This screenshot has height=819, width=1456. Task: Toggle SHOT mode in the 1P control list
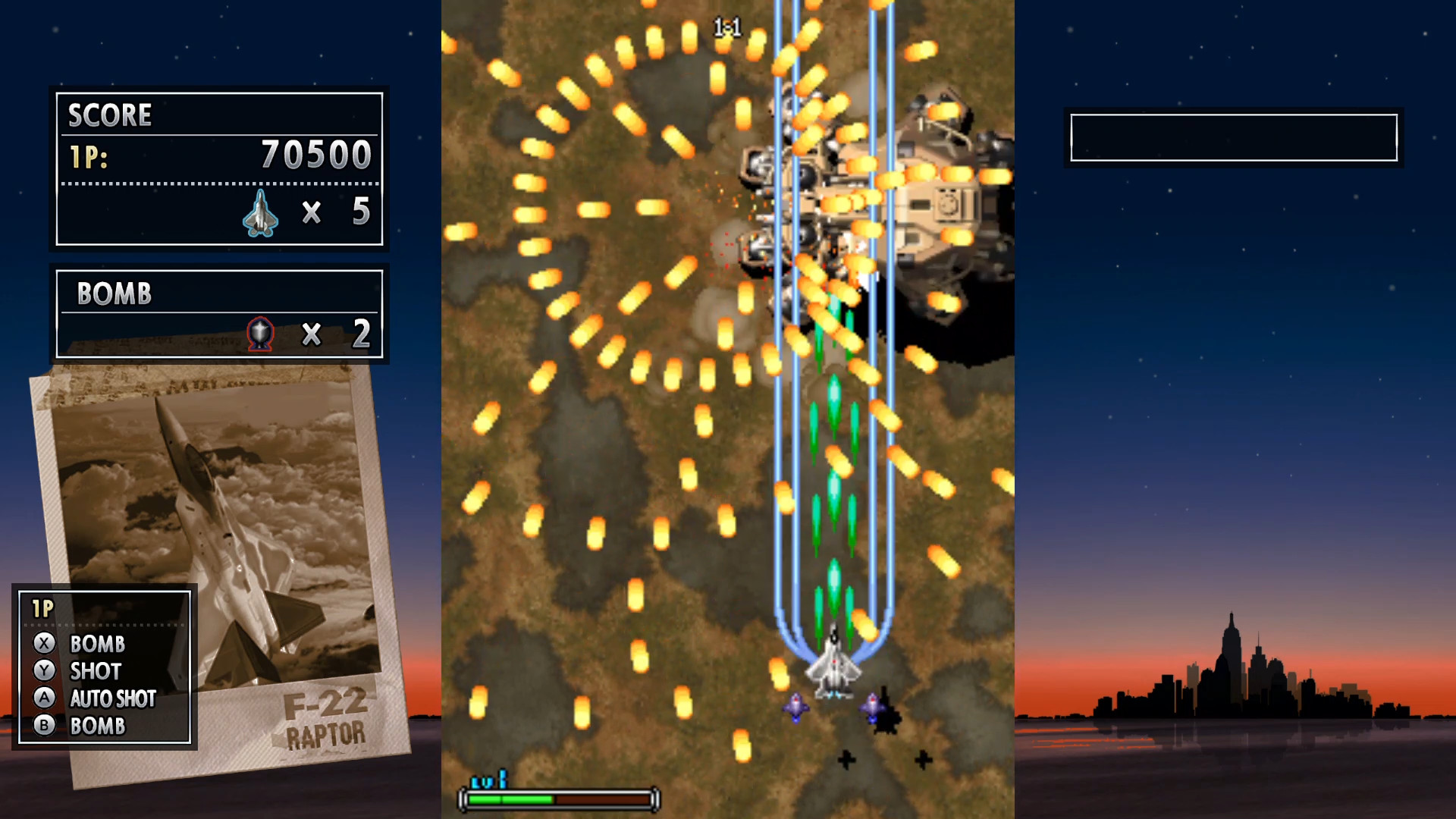[x=94, y=671]
